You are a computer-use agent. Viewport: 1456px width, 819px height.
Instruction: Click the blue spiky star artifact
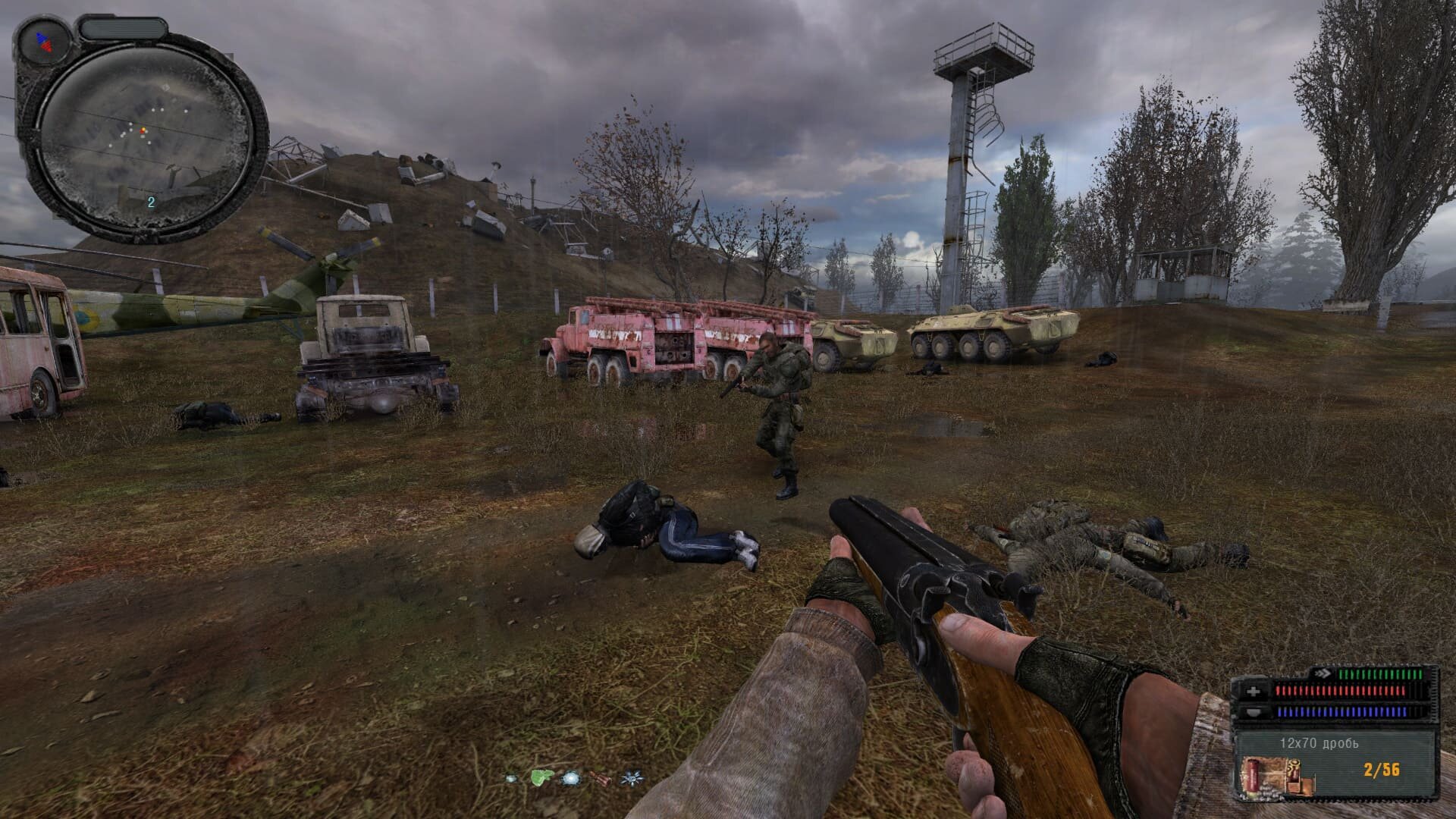(629, 778)
